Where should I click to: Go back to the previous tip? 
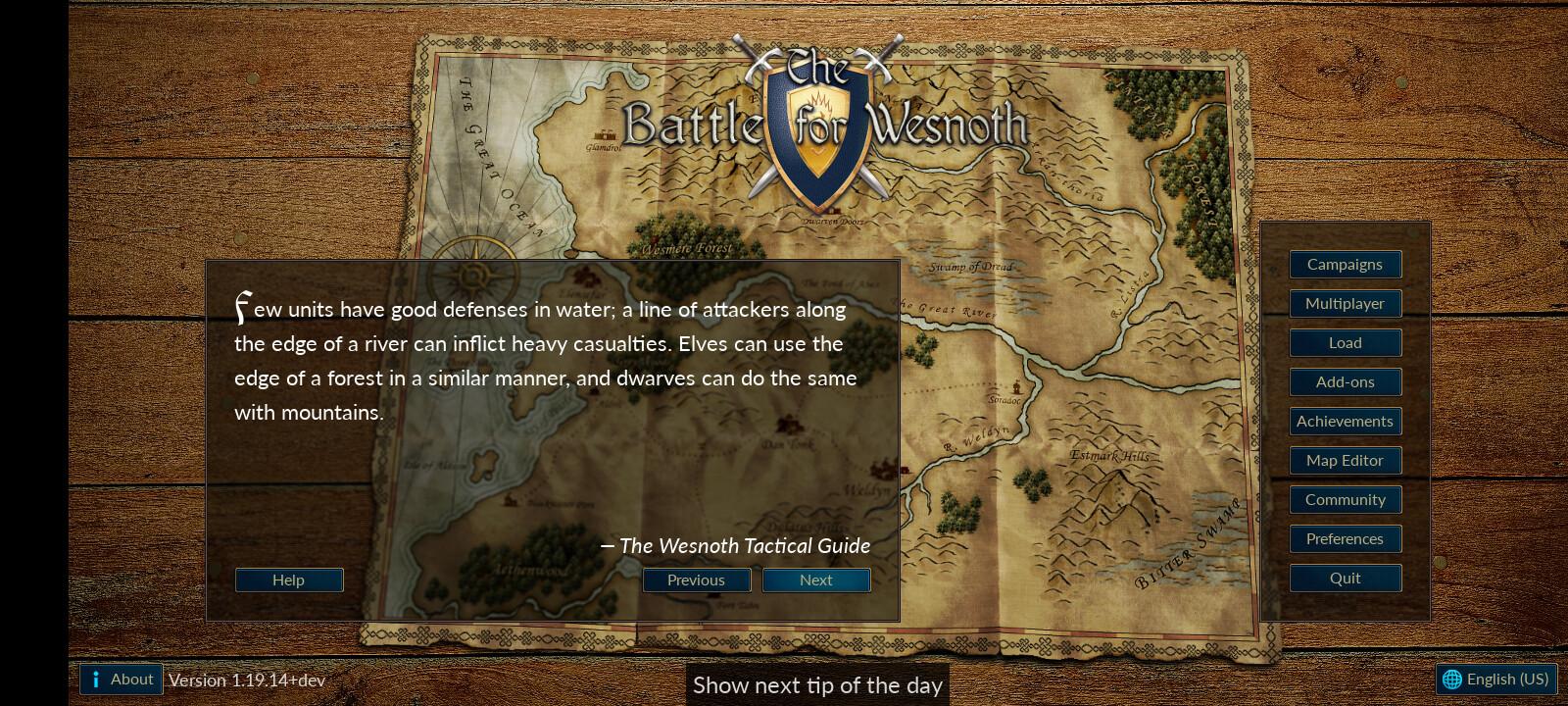(x=696, y=580)
